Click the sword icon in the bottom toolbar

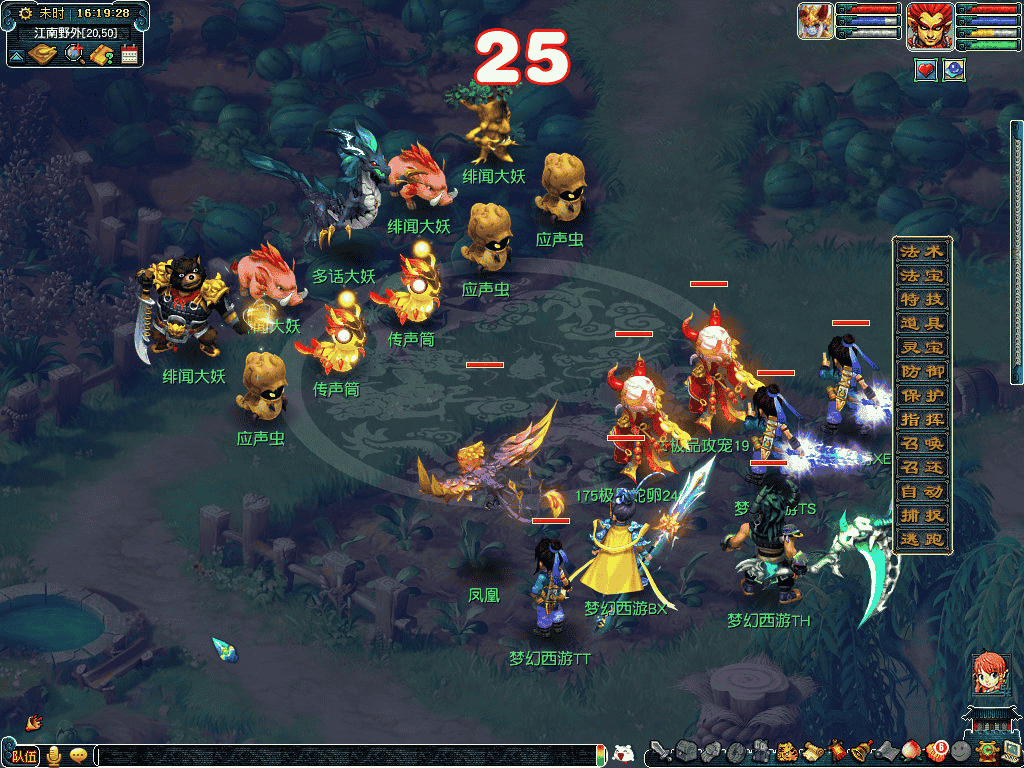(x=660, y=751)
